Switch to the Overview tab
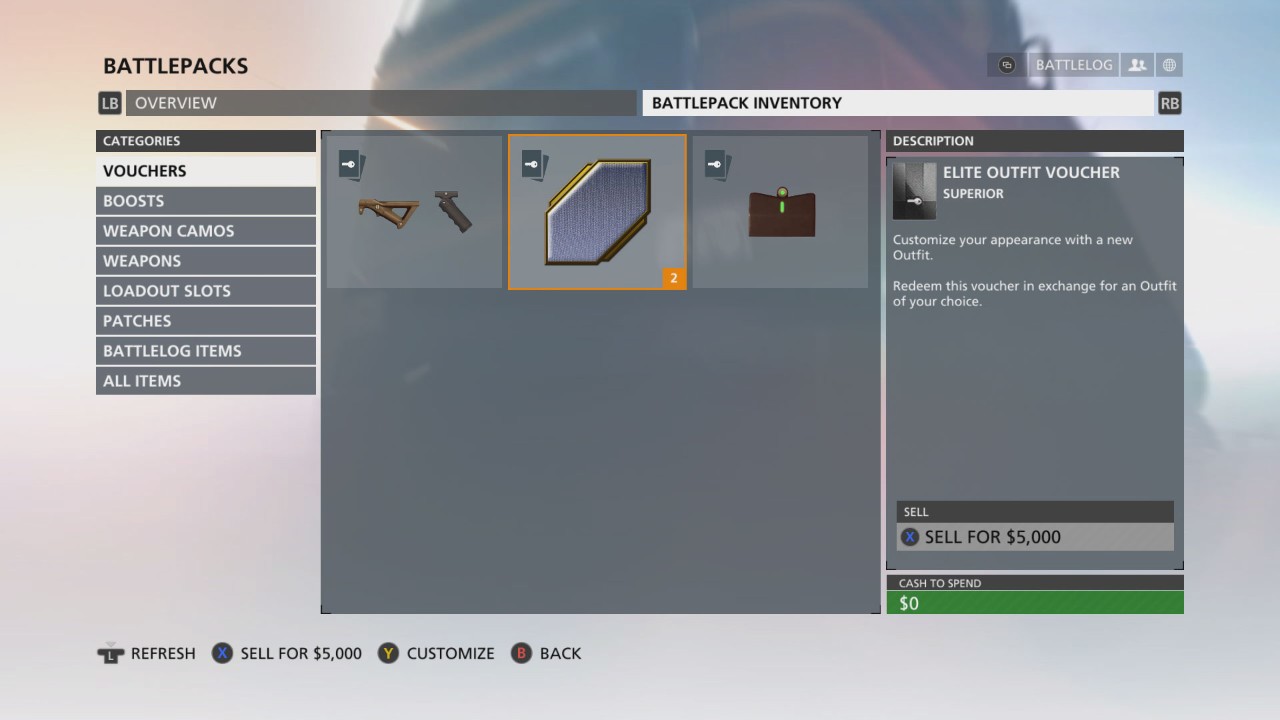Viewport: 1280px width, 720px height. [380, 103]
